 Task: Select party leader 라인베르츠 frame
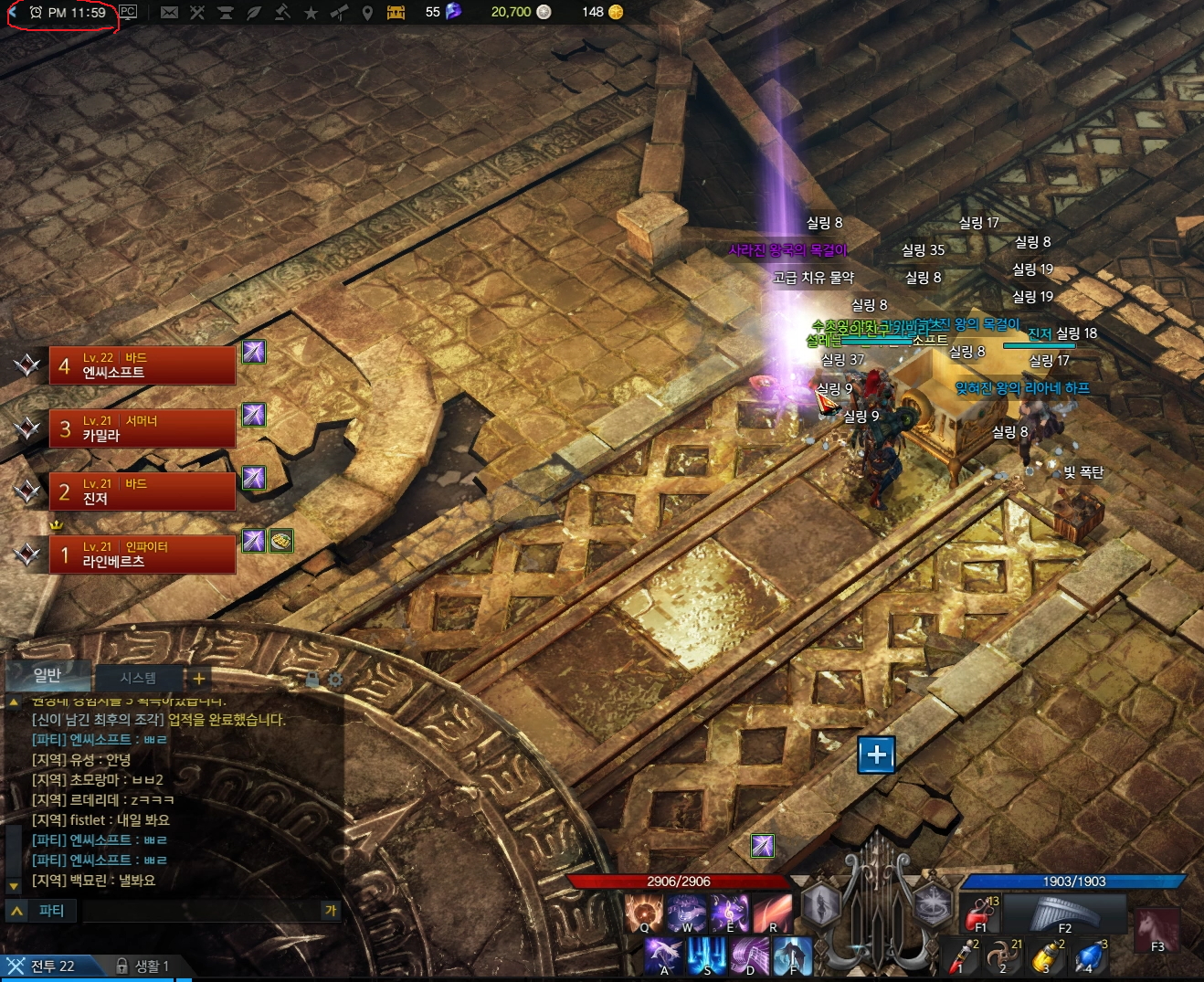pyautogui.click(x=142, y=554)
